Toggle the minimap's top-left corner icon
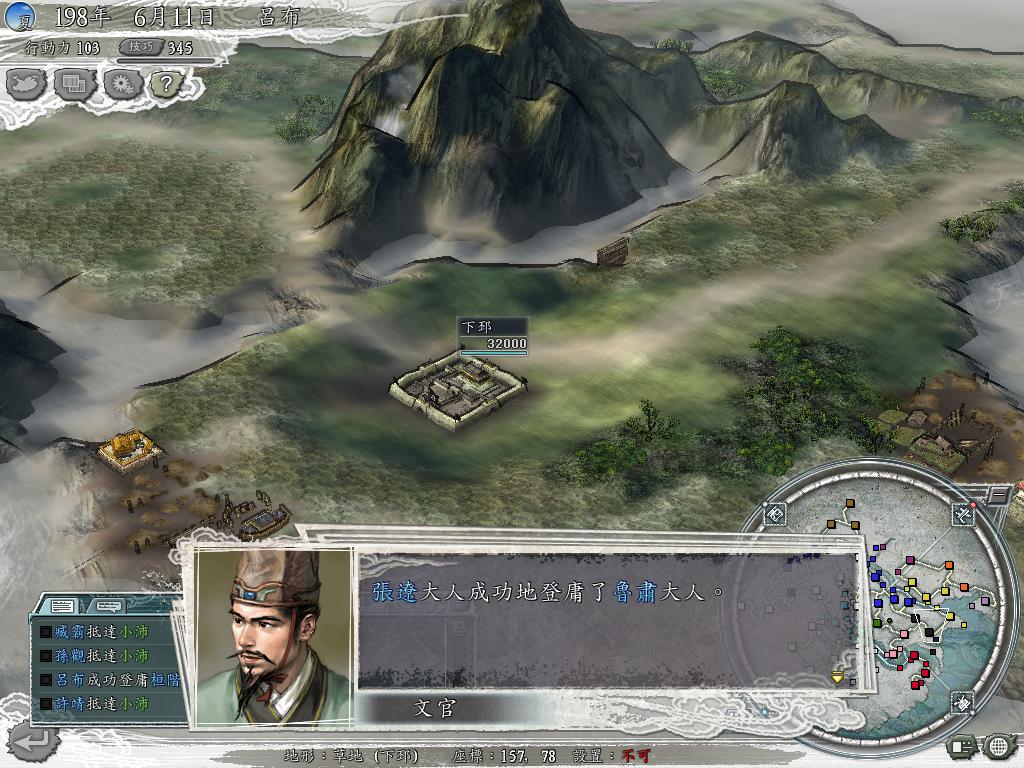Image resolution: width=1024 pixels, height=768 pixels. coord(775,514)
